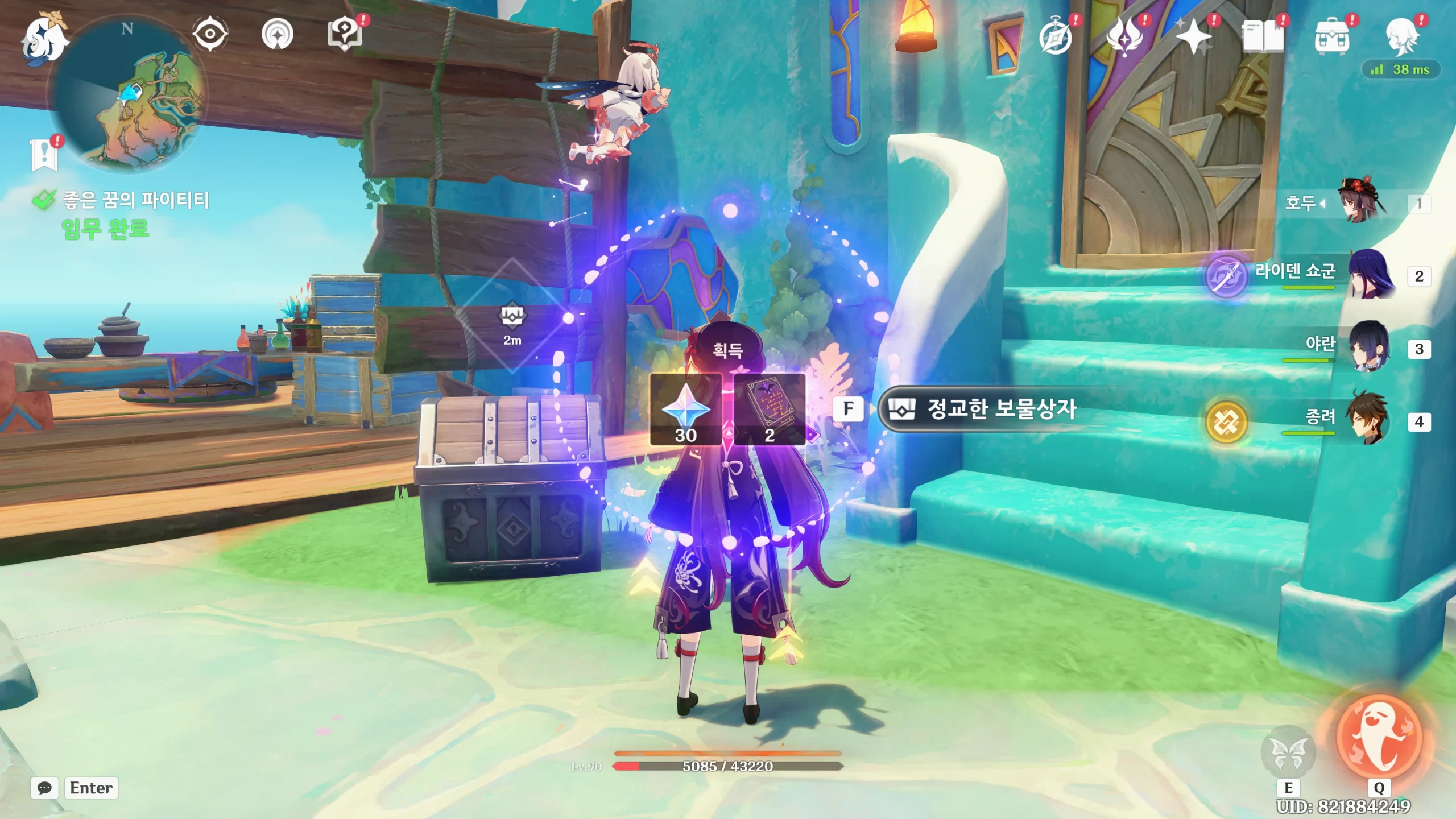The image size is (1456, 819).
Task: Open the tutorial question mark icon
Action: pyautogui.click(x=345, y=34)
